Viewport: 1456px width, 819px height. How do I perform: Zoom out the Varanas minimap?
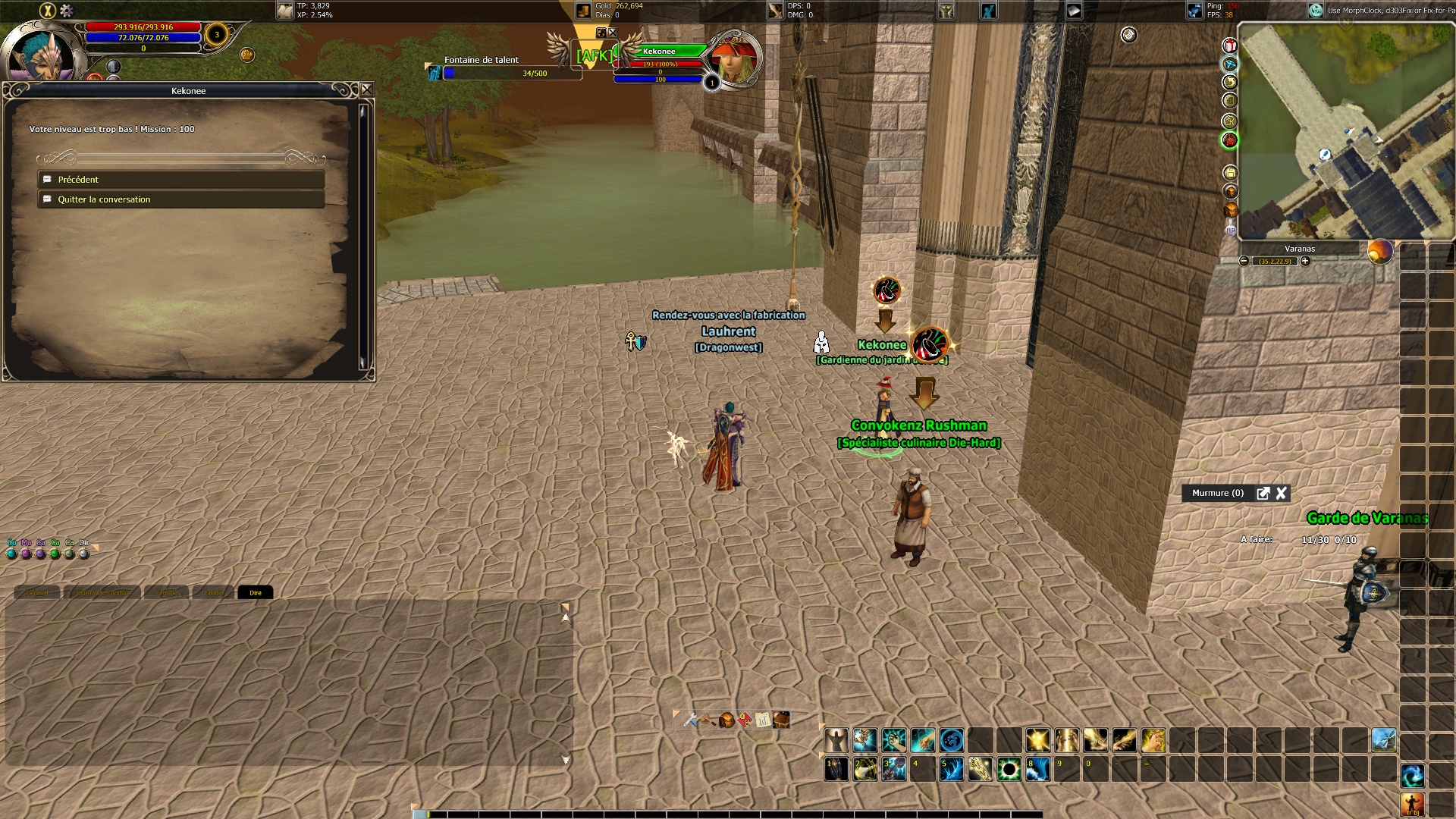(x=1244, y=261)
